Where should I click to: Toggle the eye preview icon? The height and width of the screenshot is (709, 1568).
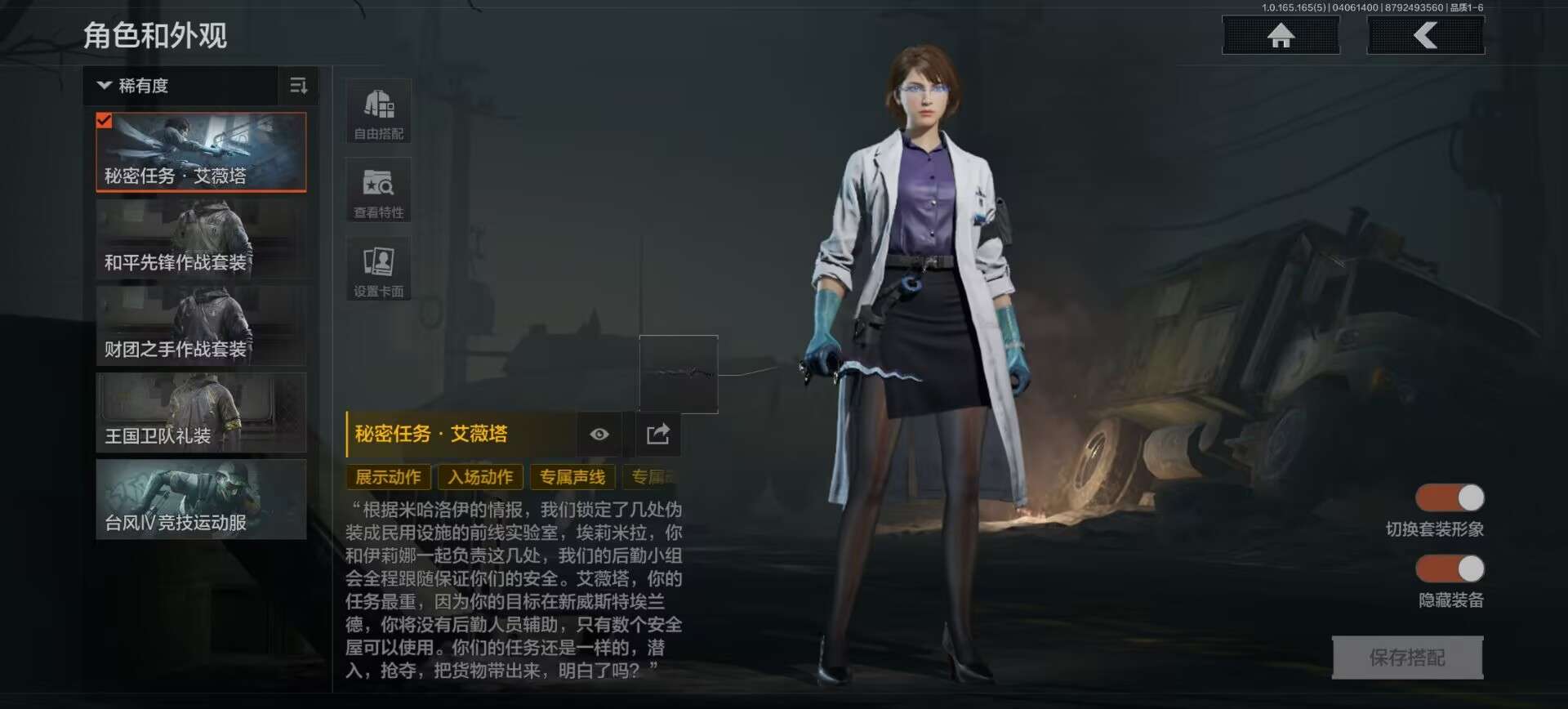(599, 435)
